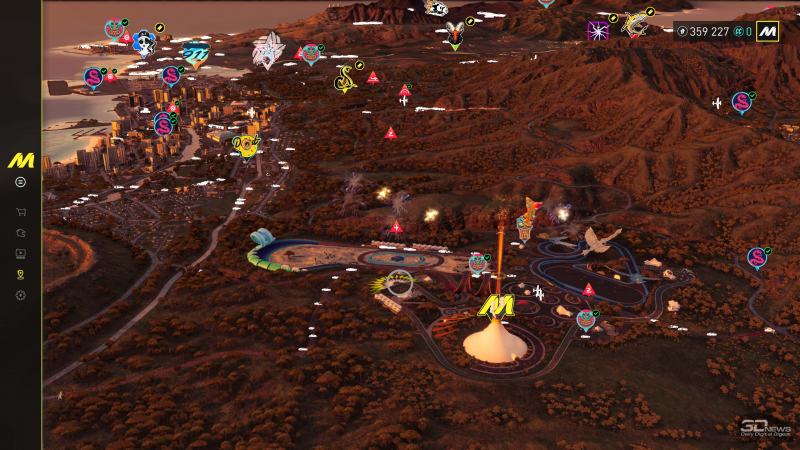
Task: Select the 911 playlist map marker
Action: 196,56
